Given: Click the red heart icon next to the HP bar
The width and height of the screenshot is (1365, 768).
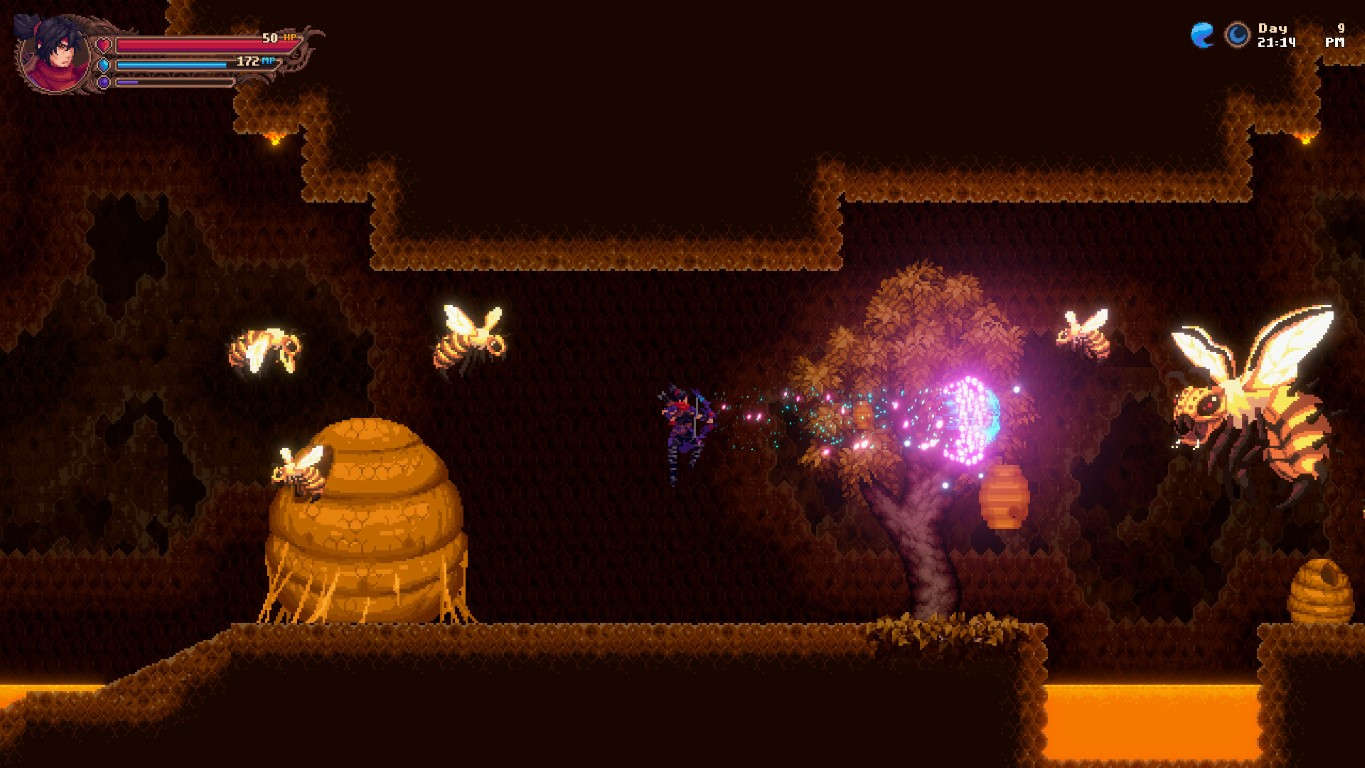Looking at the screenshot, I should pyautogui.click(x=103, y=46).
